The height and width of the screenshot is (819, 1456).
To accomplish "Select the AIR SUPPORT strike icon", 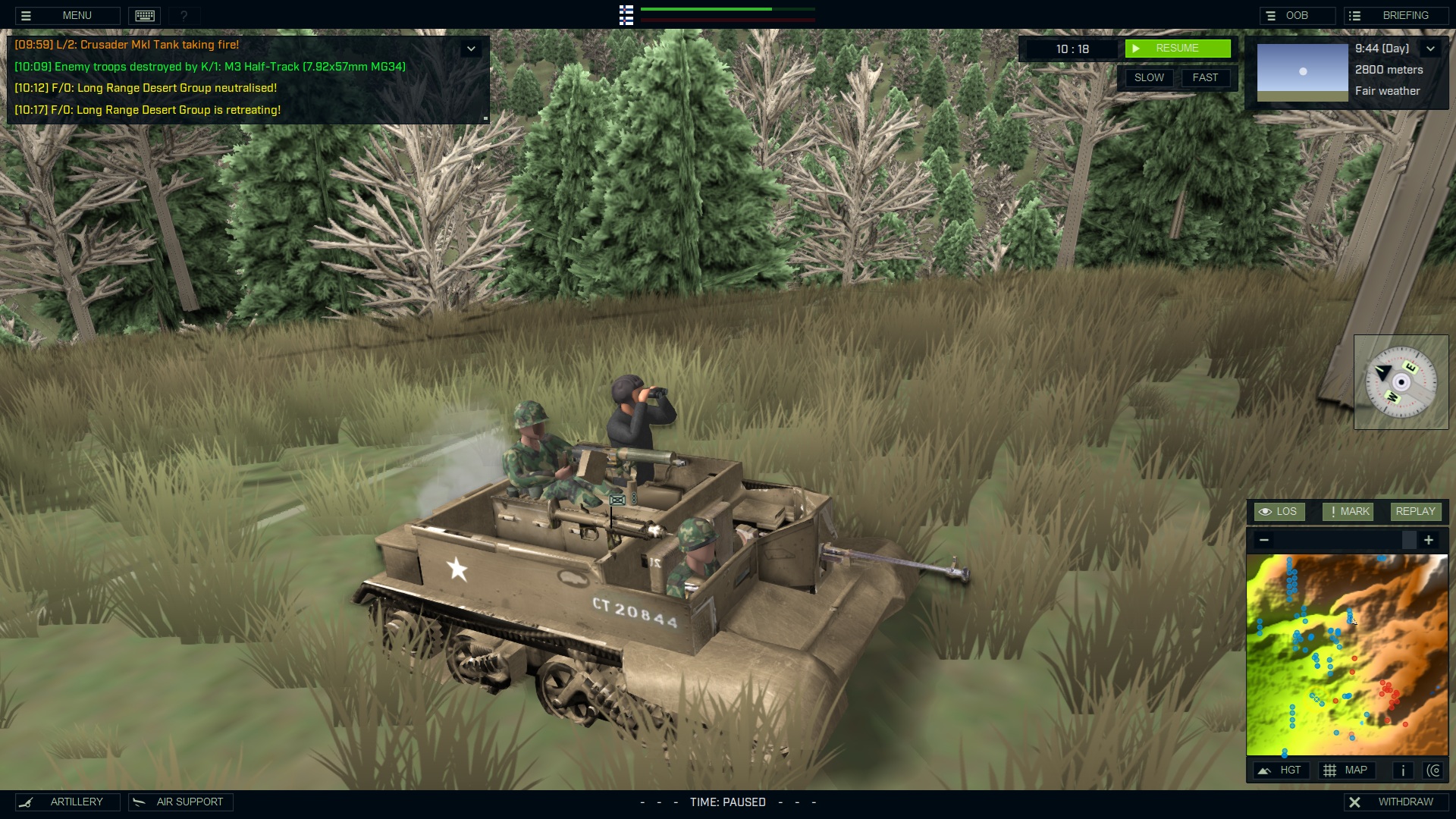I will click(139, 802).
